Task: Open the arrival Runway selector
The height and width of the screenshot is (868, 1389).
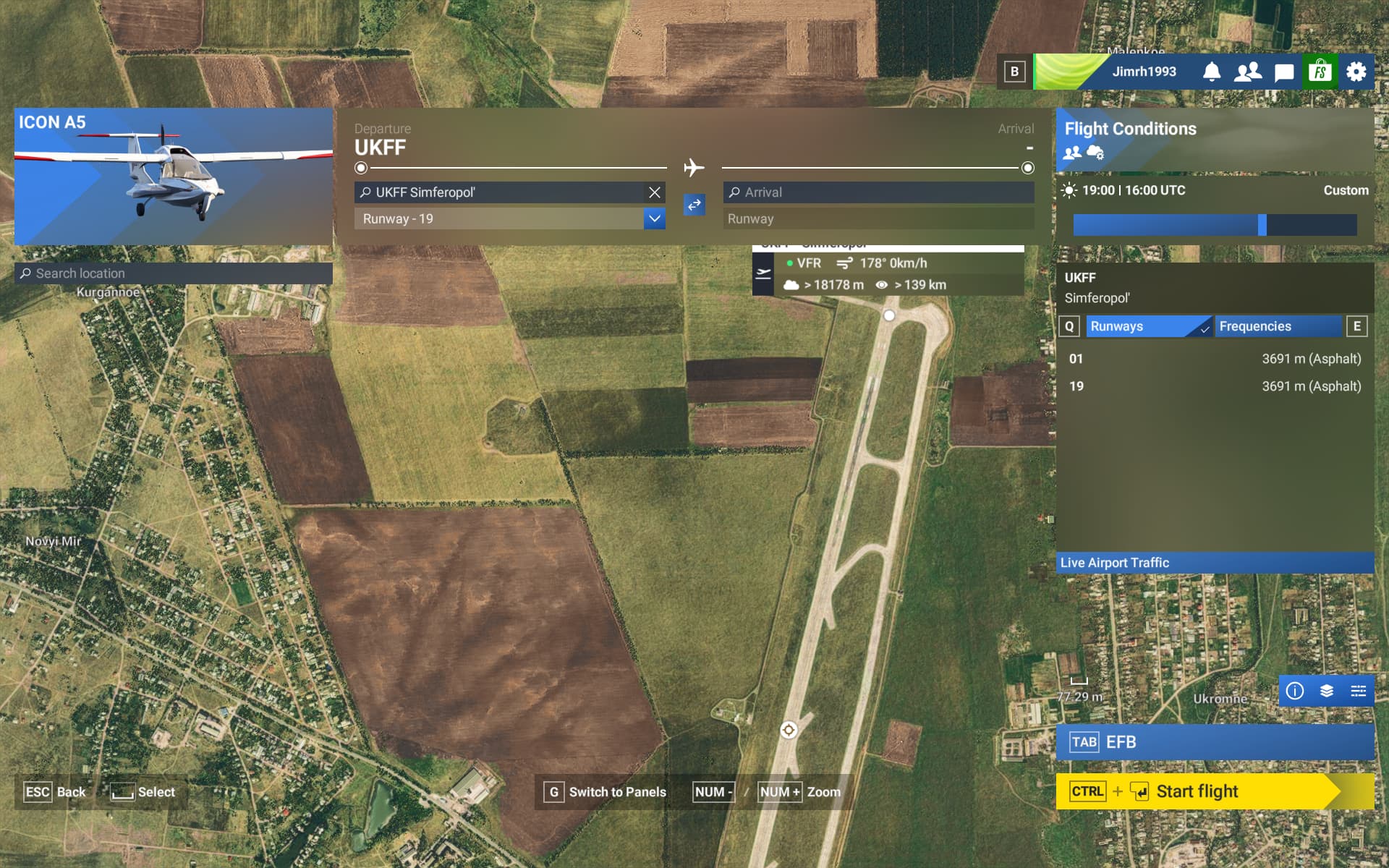Action: click(x=879, y=218)
